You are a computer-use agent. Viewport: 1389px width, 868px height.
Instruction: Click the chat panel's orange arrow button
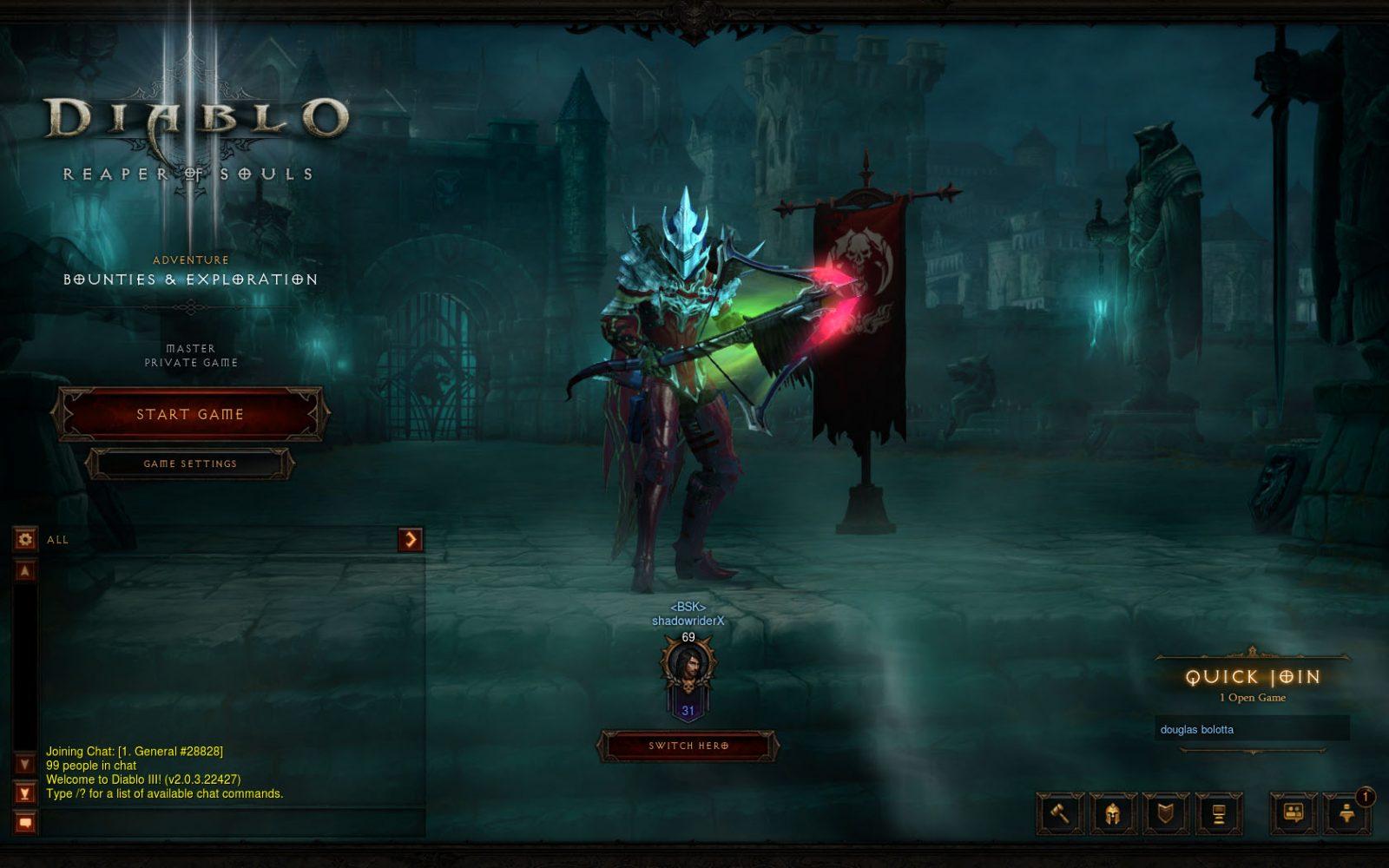[x=410, y=539]
